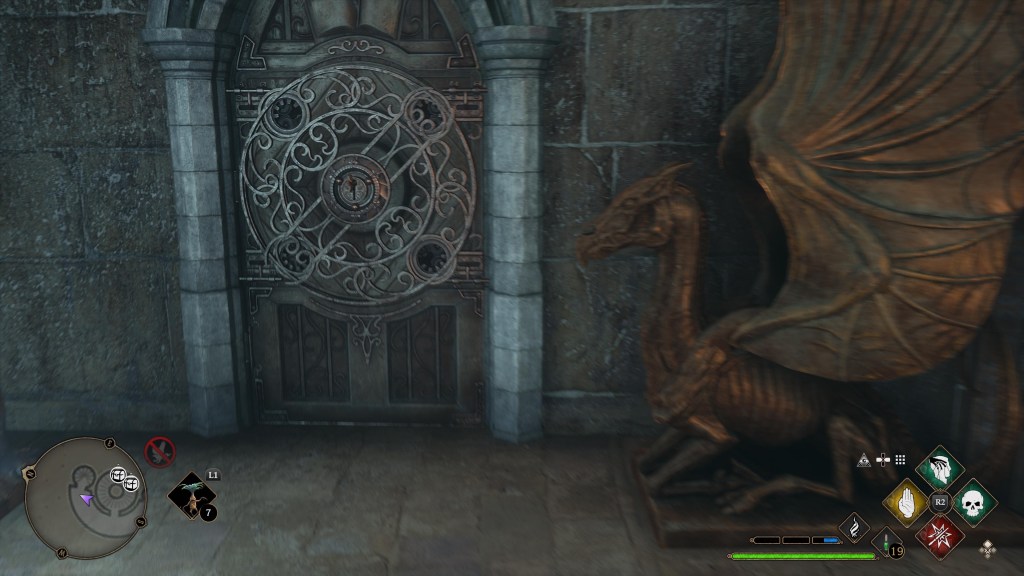Cast the green head-and-hand Imperio spell
The height and width of the screenshot is (576, 1024).
pos(939,468)
